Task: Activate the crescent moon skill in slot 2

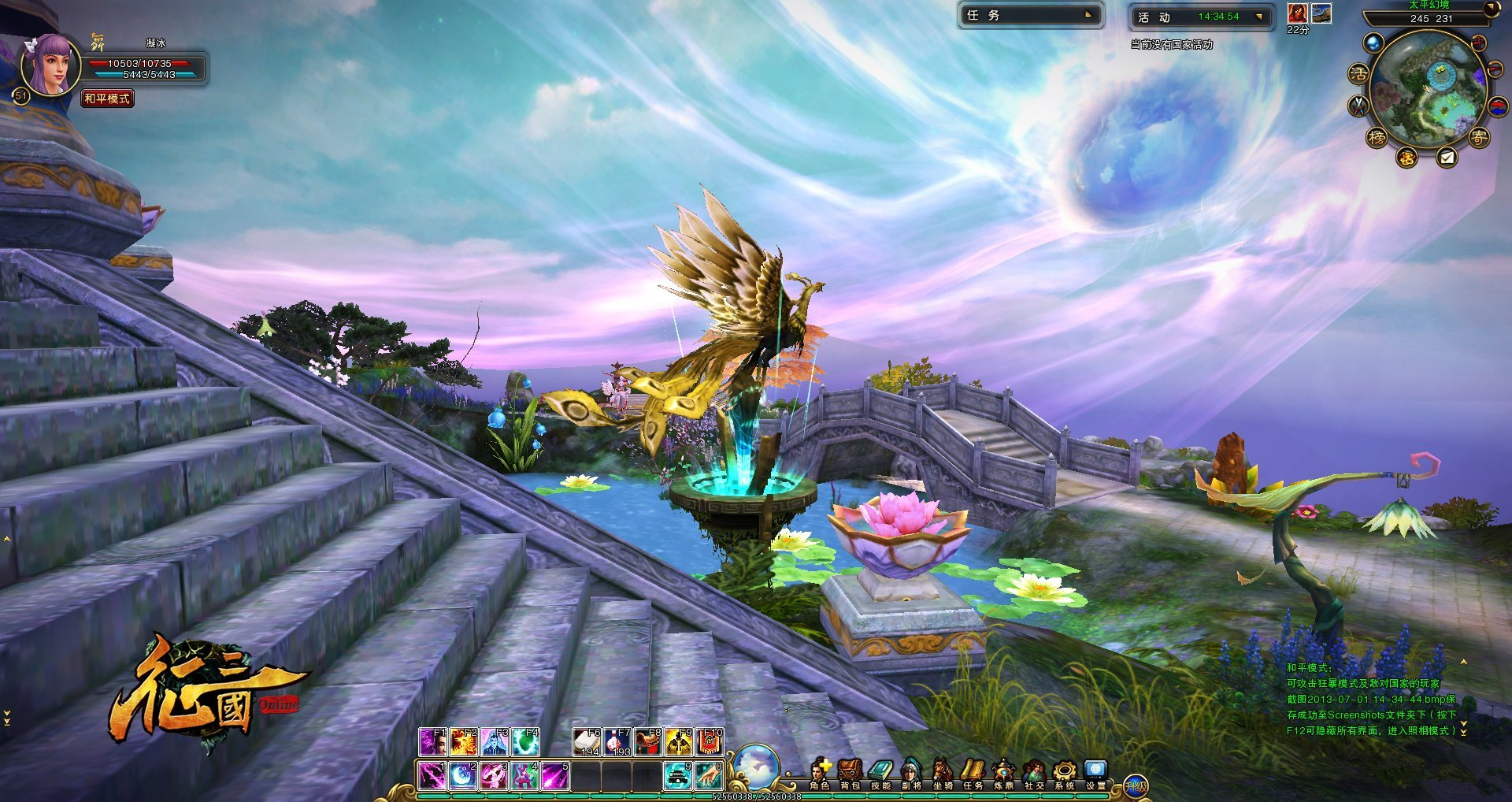Action: pos(463,776)
